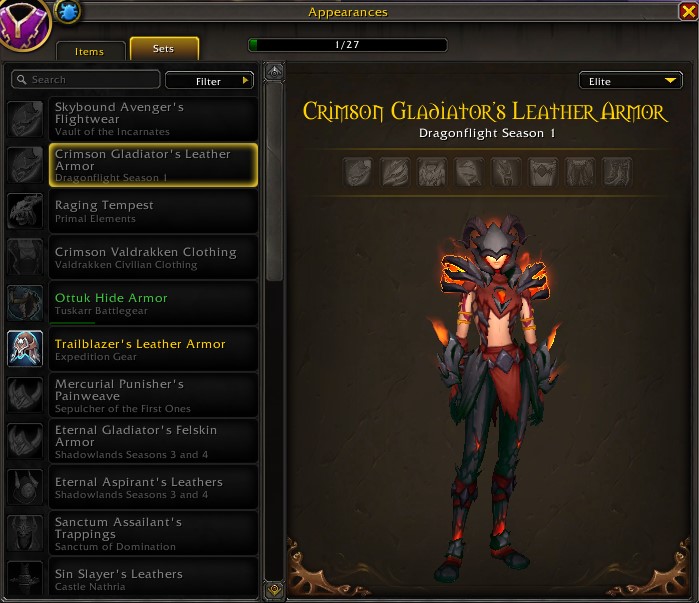Show Eternal Aspirant's Leathers set

tap(152, 487)
